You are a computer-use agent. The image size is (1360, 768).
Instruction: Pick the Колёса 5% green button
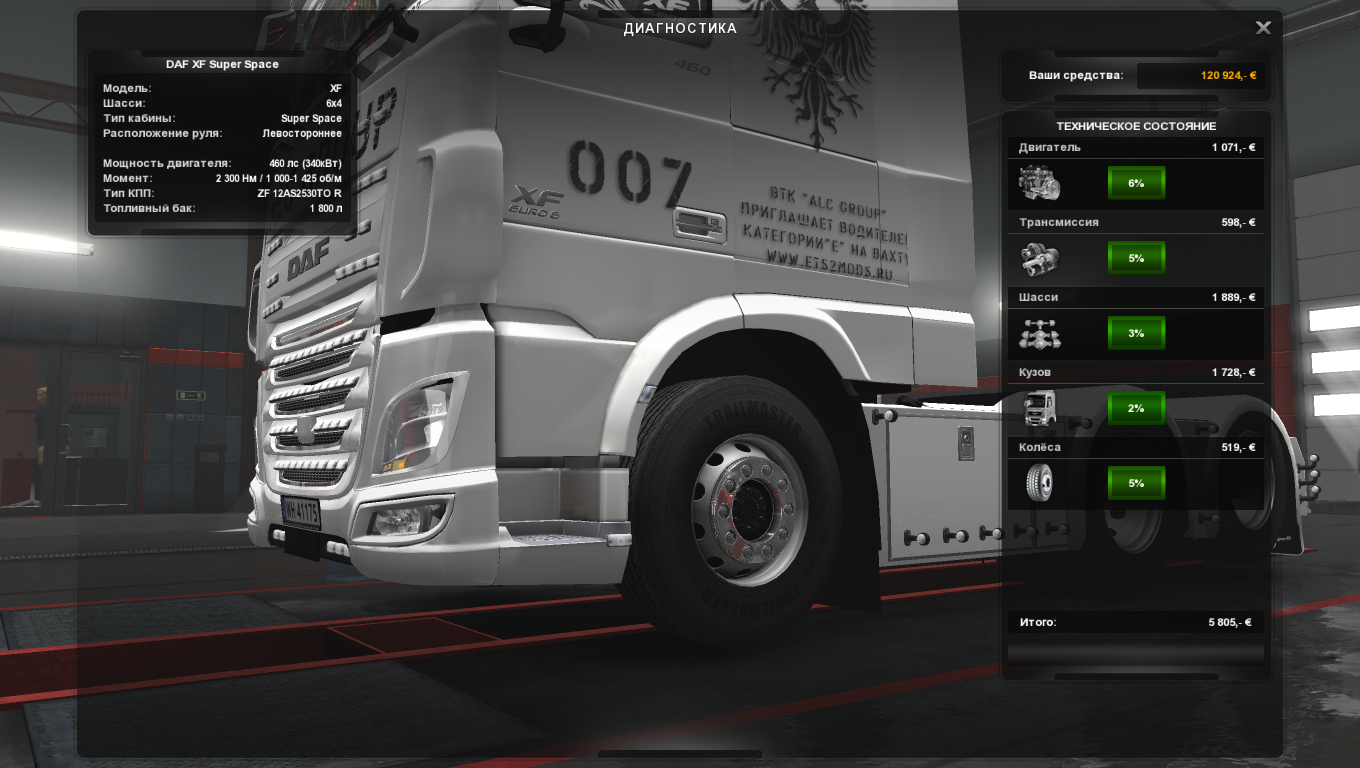click(1136, 483)
